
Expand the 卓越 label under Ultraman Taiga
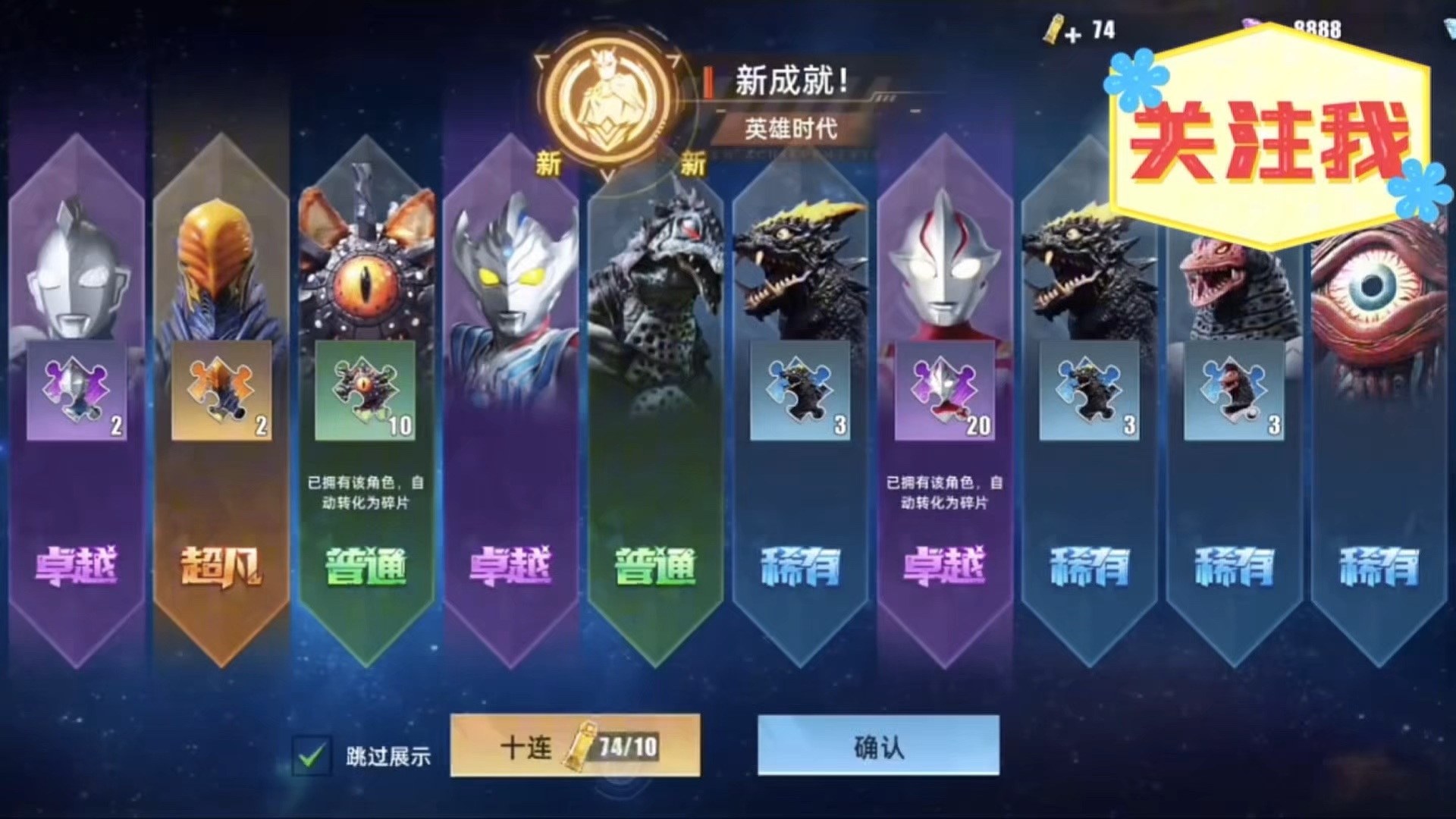point(512,566)
